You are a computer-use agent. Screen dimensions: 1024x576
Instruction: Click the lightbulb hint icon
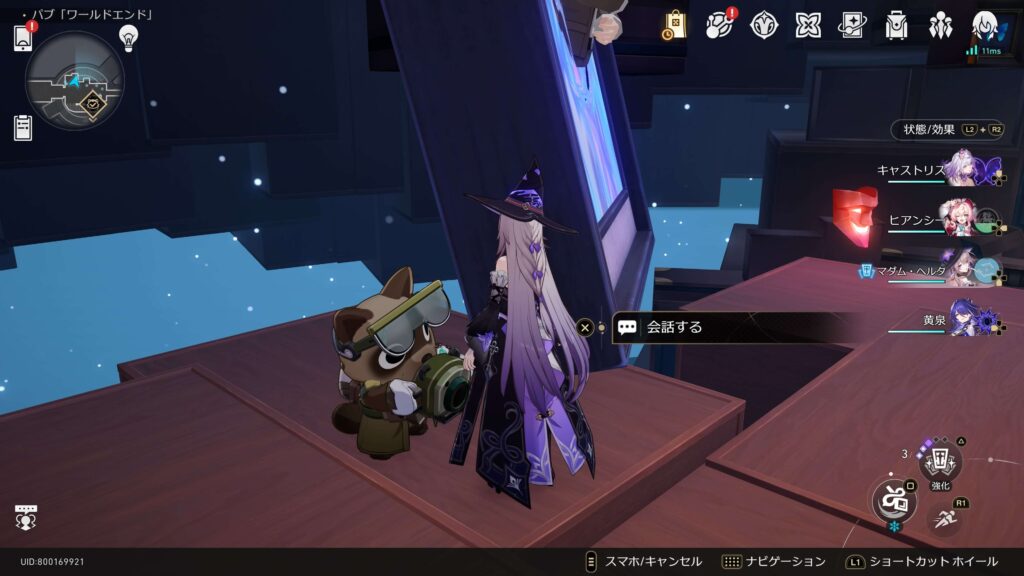click(x=128, y=37)
